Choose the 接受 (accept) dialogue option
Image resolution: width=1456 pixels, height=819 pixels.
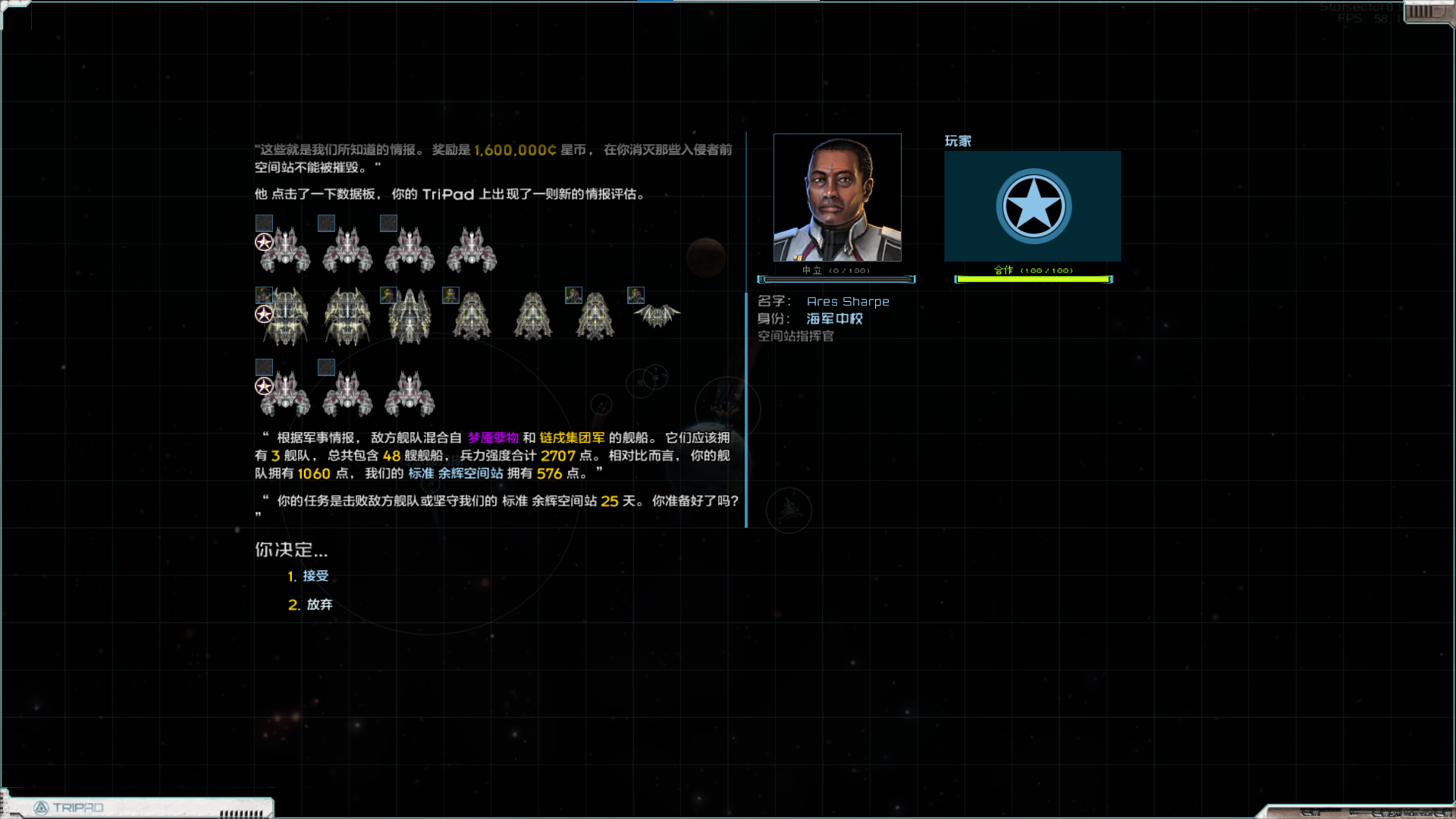(315, 576)
